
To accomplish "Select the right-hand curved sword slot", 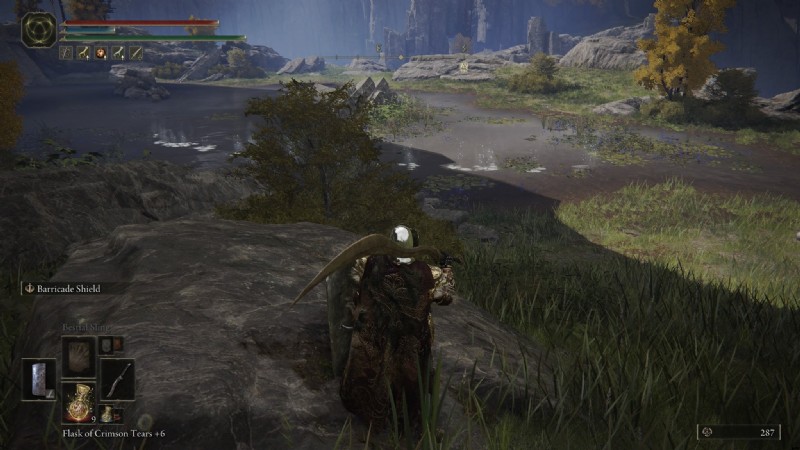I will coord(117,378).
